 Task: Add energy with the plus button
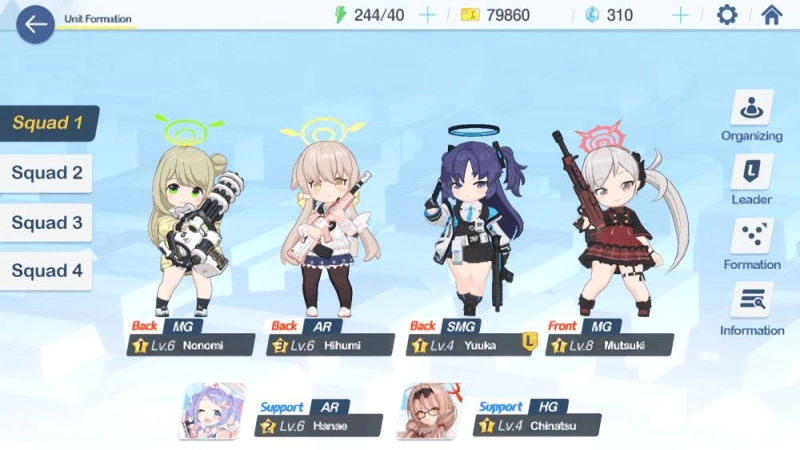tap(427, 15)
